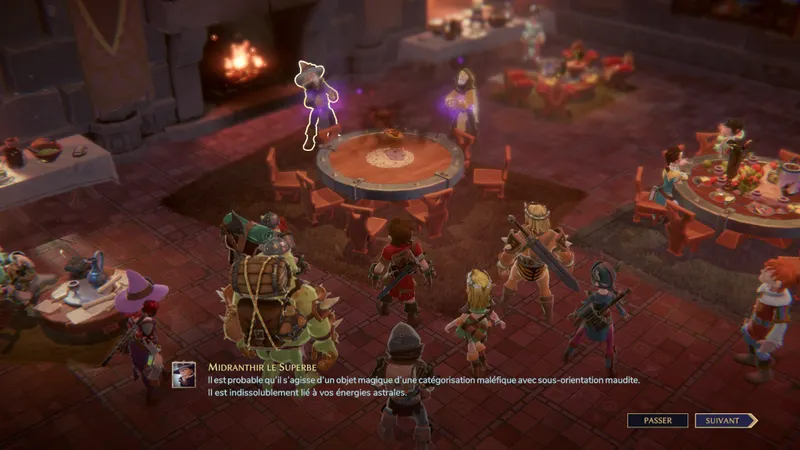Screen dimensions: 800x450
Task: Skip the dialogue with the Passer button
Action: (x=657, y=421)
